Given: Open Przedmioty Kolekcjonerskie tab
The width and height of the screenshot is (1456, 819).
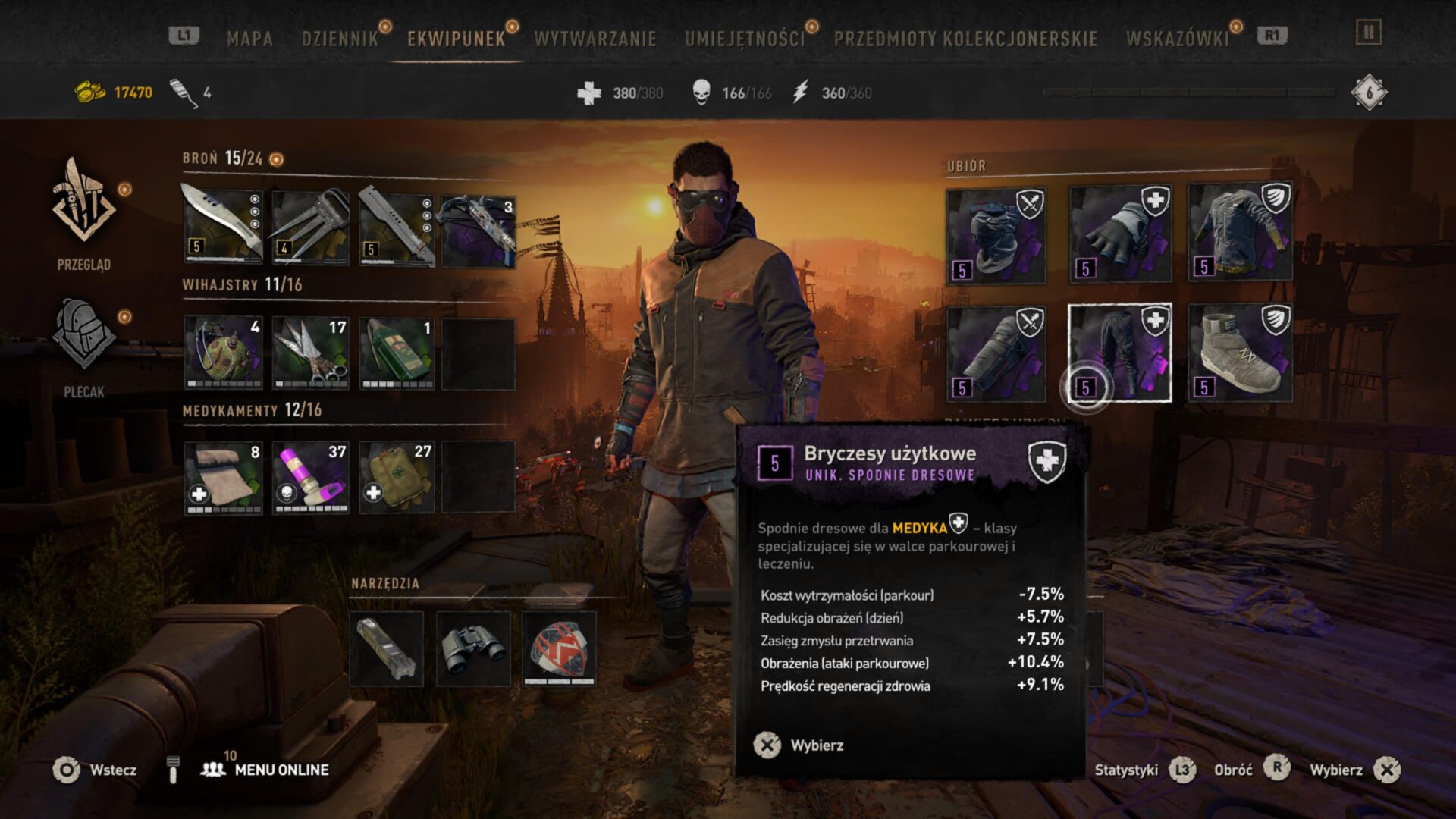Looking at the screenshot, I should 965,39.
